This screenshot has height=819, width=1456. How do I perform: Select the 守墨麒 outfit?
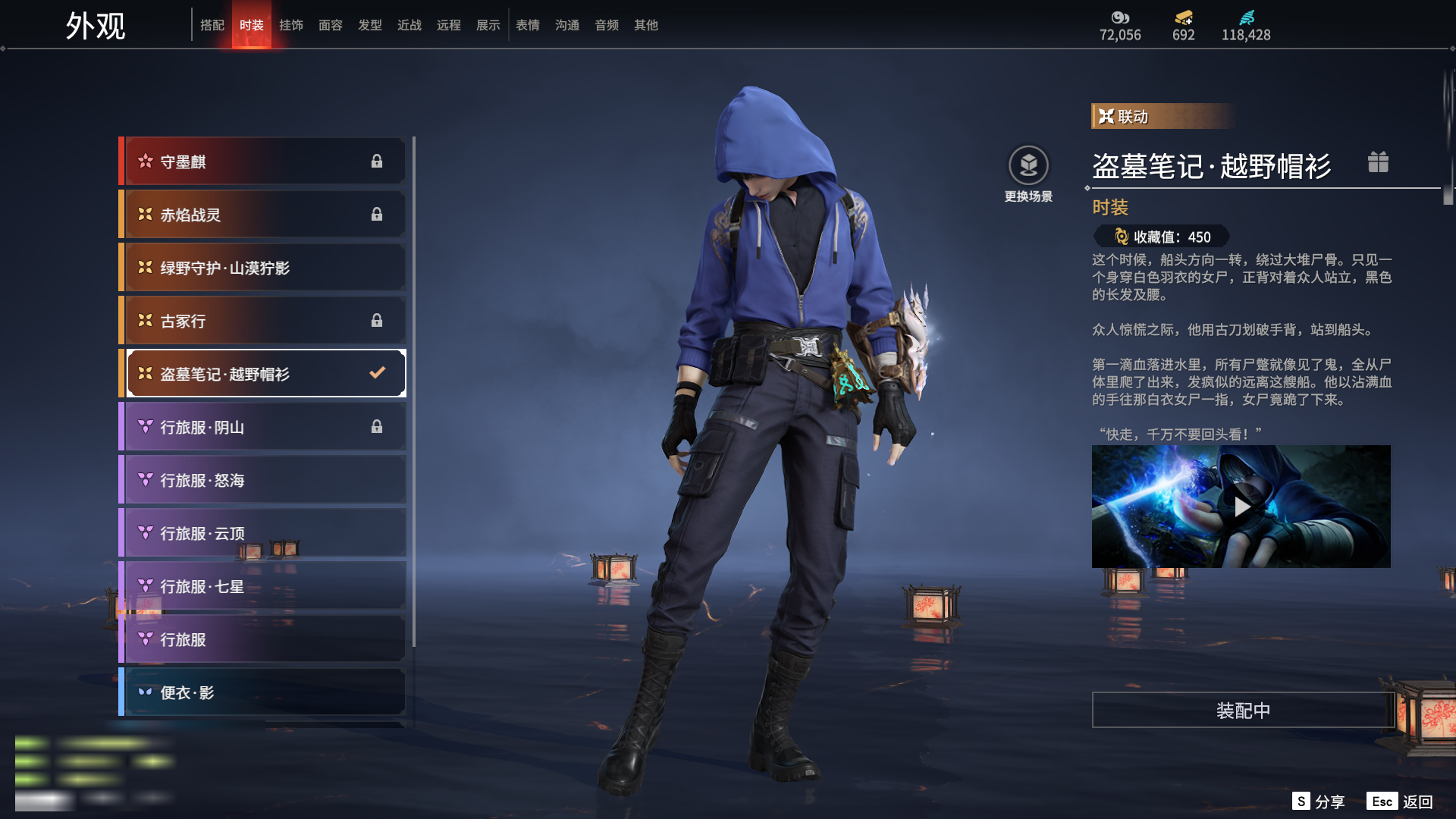262,162
